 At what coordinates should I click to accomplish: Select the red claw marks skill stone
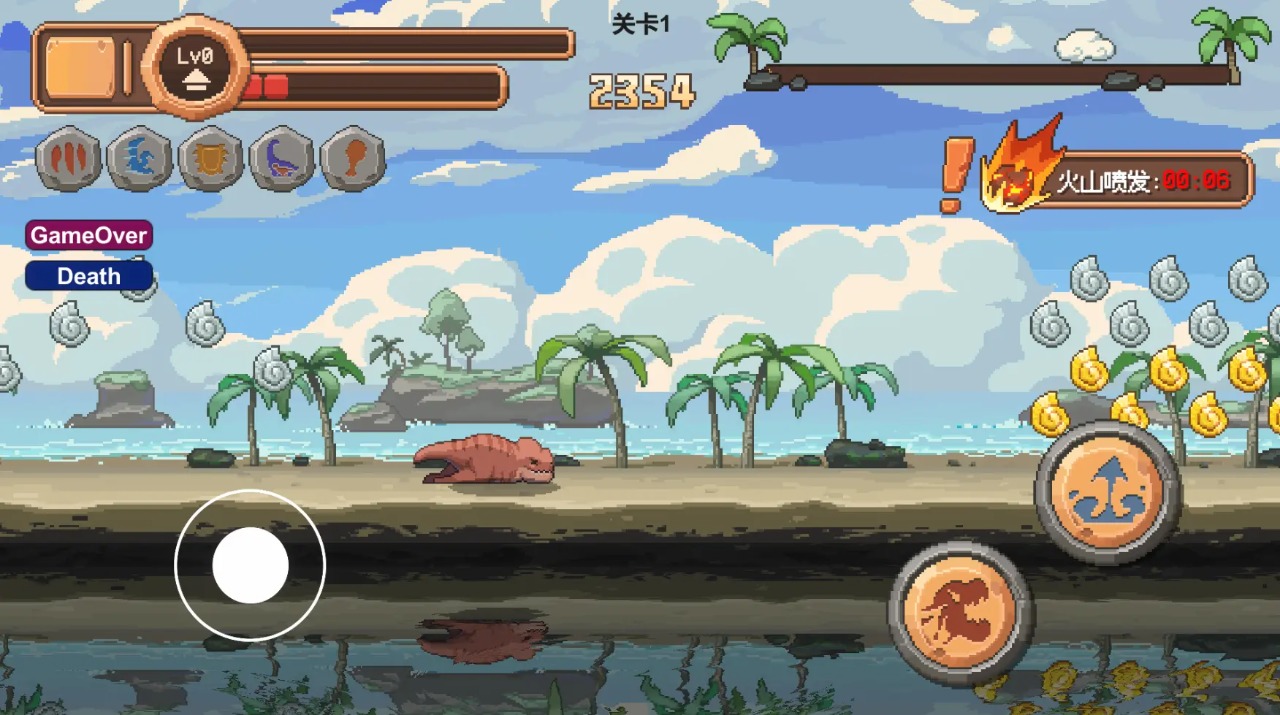(69, 159)
